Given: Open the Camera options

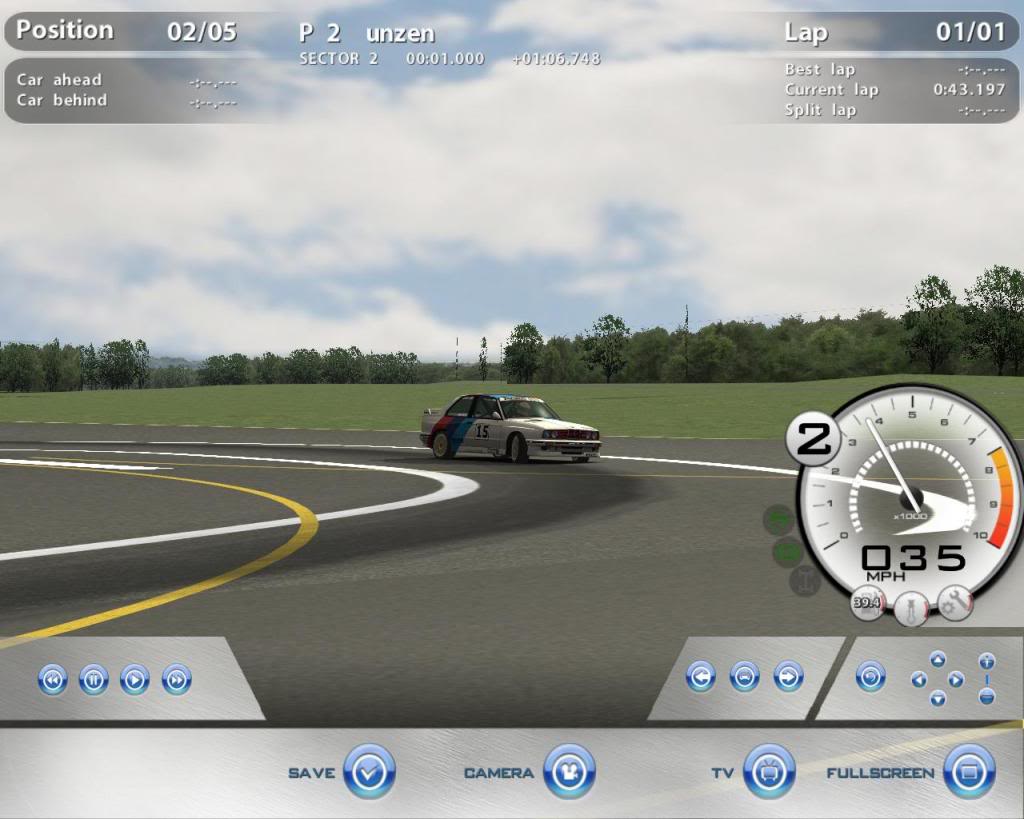Looking at the screenshot, I should [569, 771].
